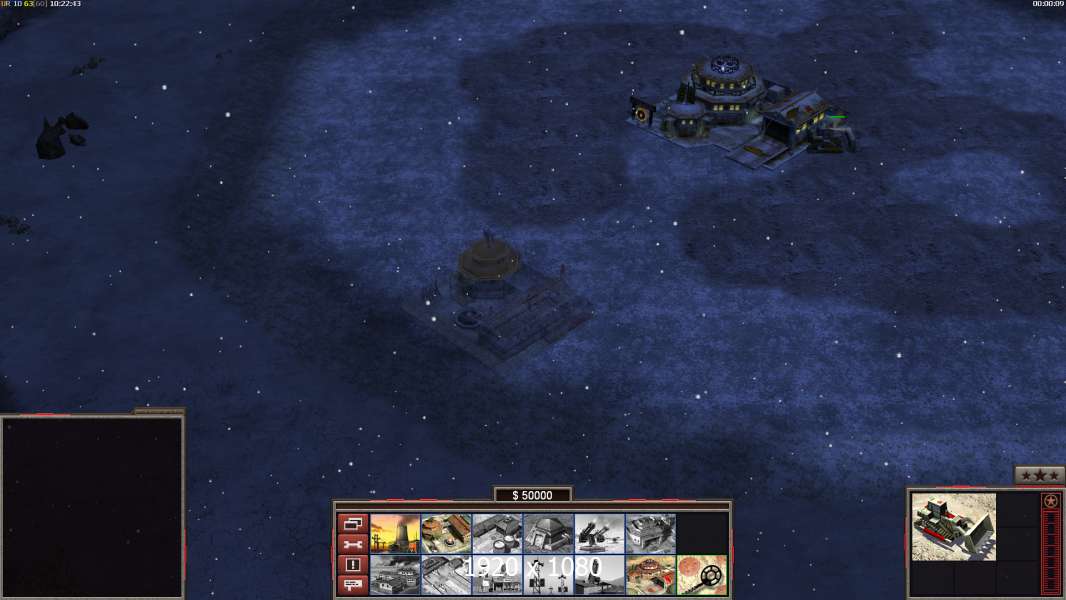This screenshot has height=600, width=1066.
Task: Click the dark minimap panel
Action: pyautogui.click(x=93, y=506)
